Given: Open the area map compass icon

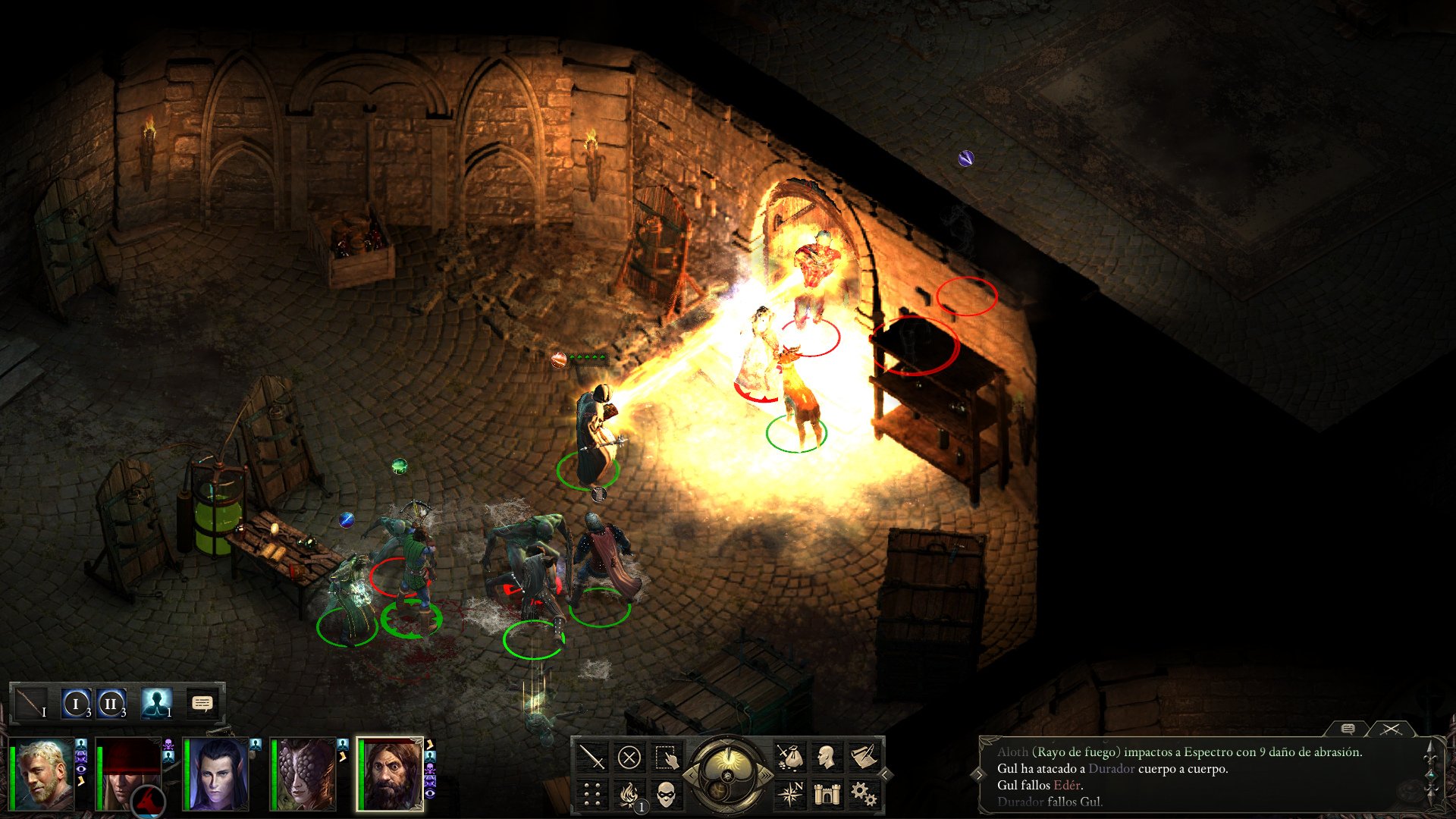Looking at the screenshot, I should (792, 792).
